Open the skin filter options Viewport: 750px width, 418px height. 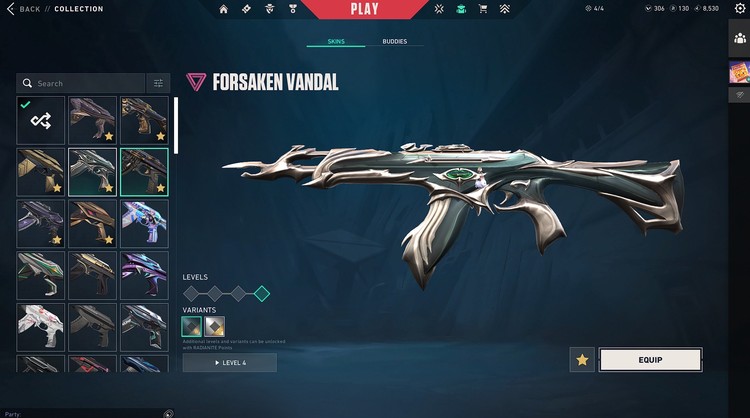(x=158, y=84)
